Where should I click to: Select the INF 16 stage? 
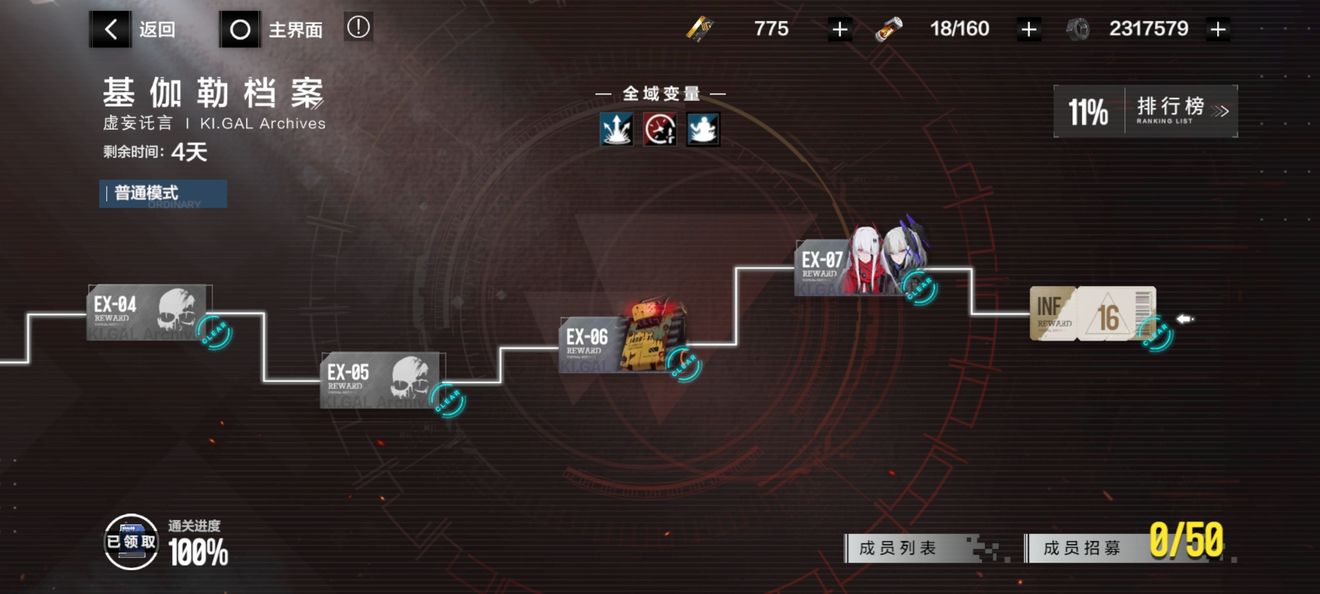[x=1092, y=314]
